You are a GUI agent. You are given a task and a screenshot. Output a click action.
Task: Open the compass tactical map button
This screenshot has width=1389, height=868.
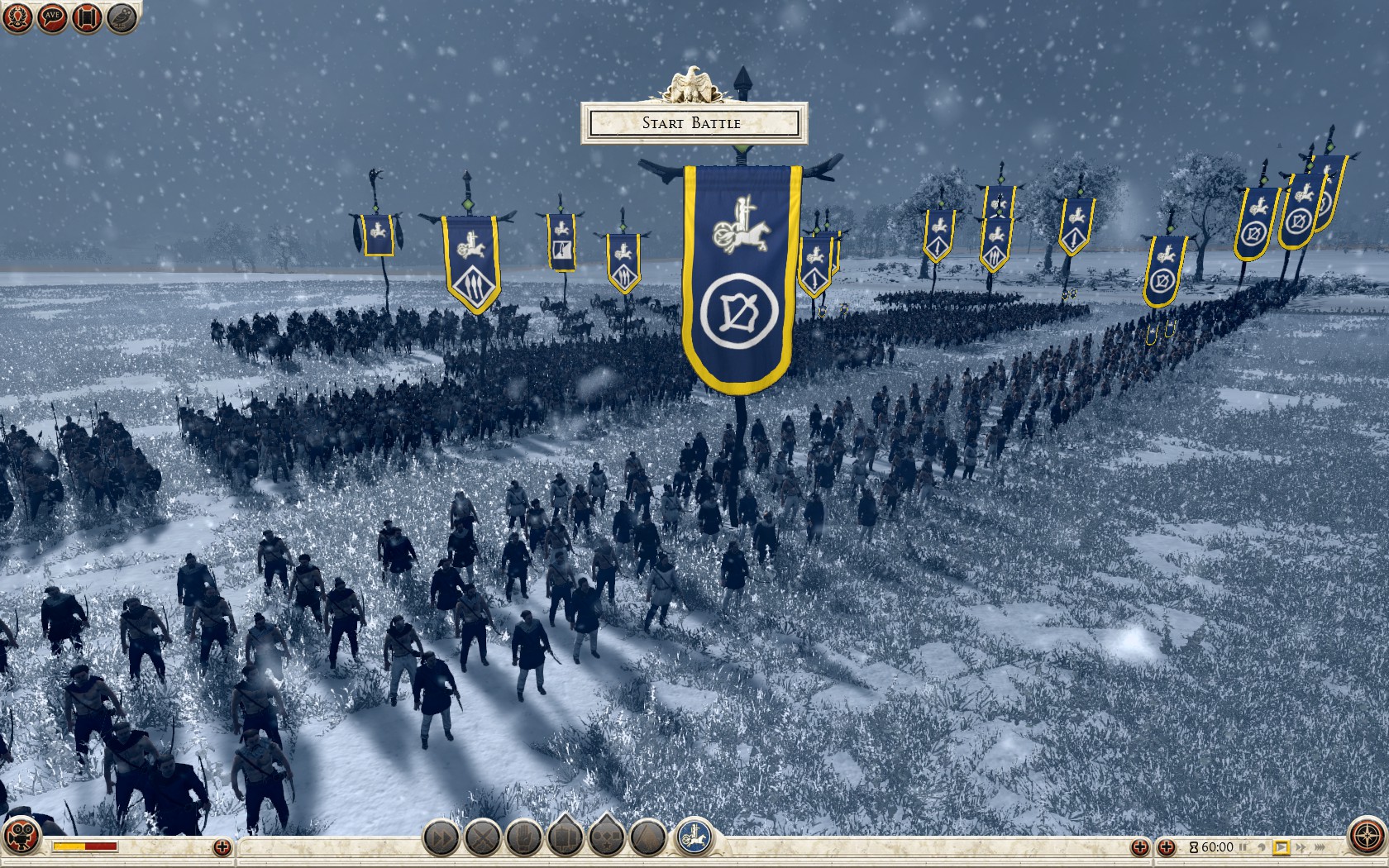[1367, 837]
